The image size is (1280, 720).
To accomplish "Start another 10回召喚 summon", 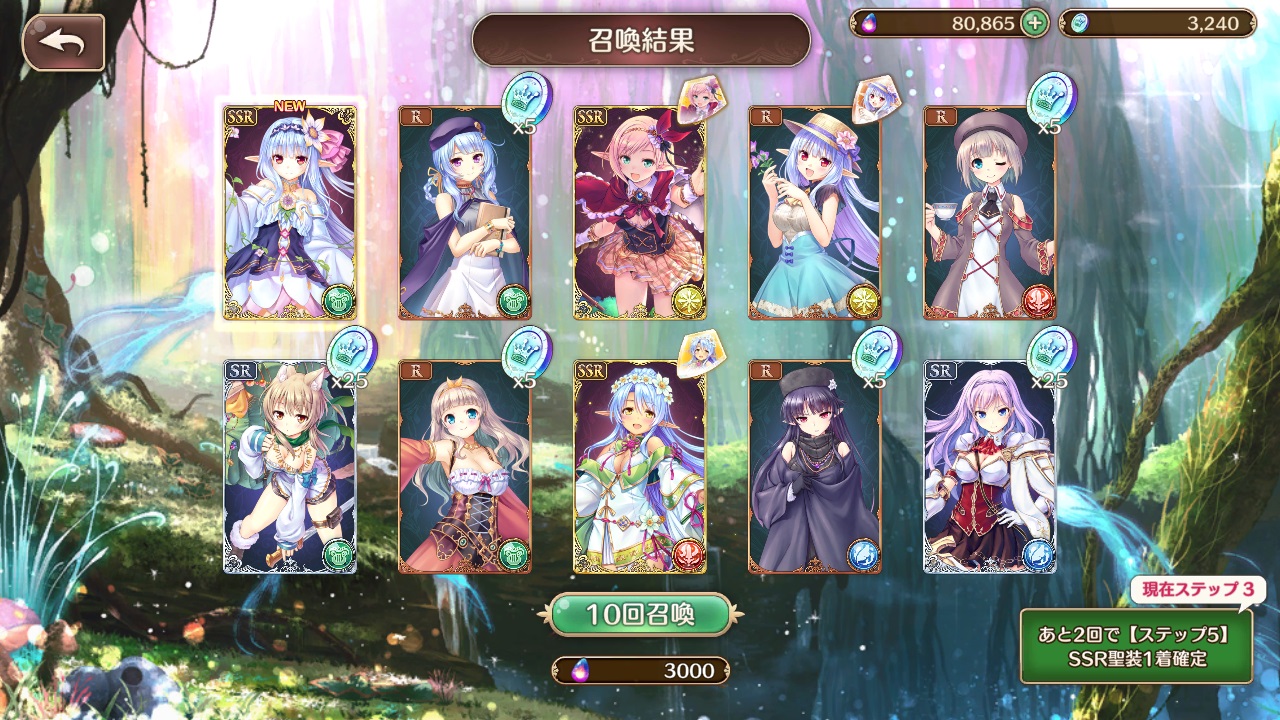I will 640,614.
